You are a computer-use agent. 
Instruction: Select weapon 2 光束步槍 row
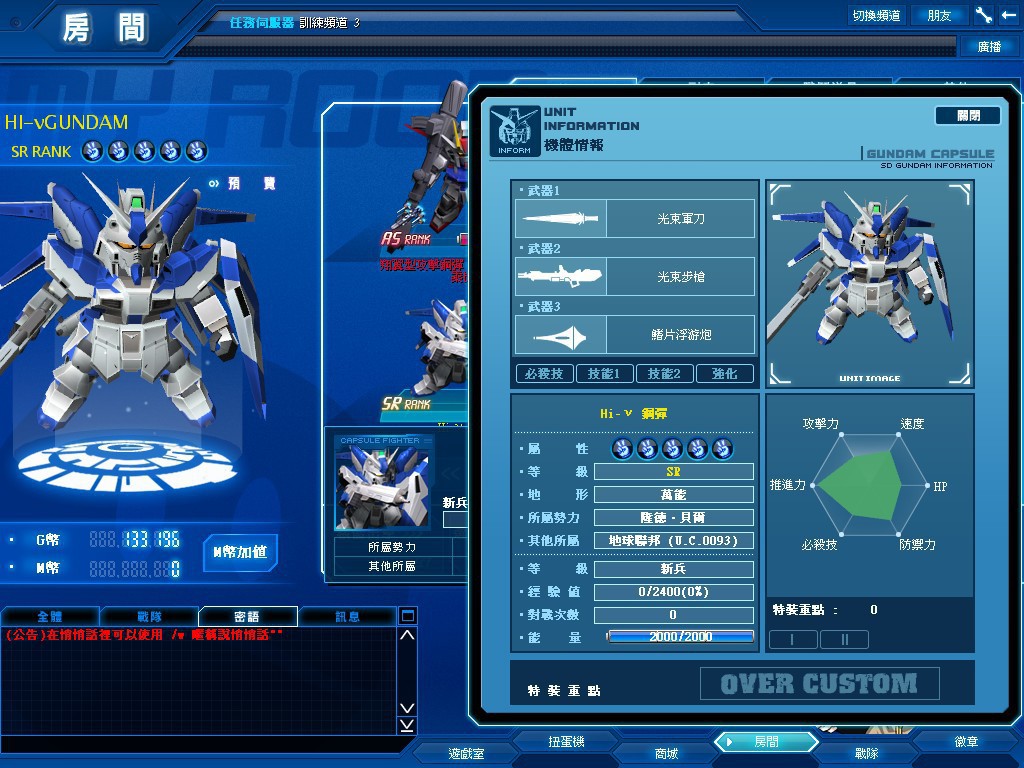635,277
